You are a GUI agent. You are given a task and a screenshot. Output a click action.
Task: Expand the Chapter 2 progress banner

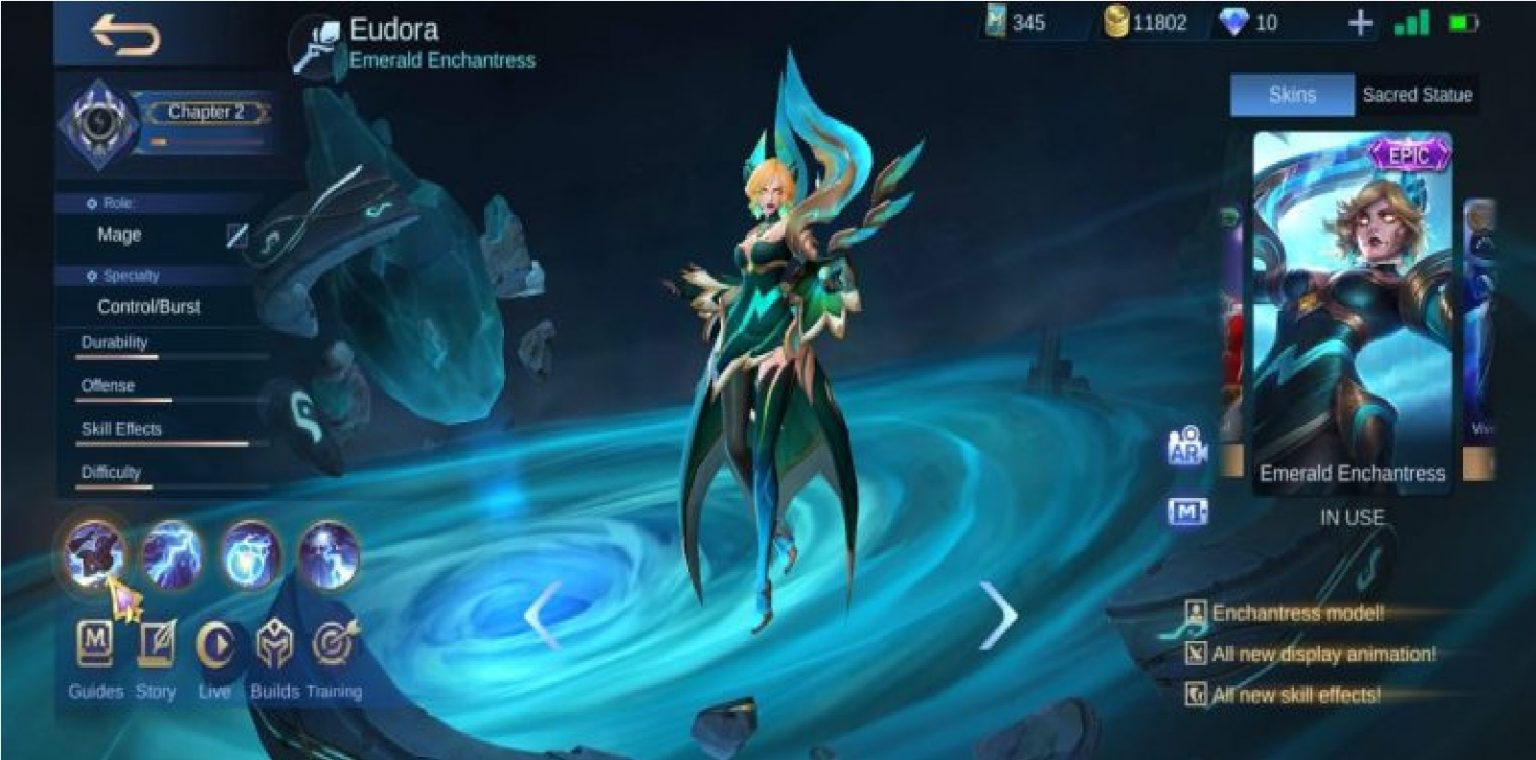click(207, 112)
